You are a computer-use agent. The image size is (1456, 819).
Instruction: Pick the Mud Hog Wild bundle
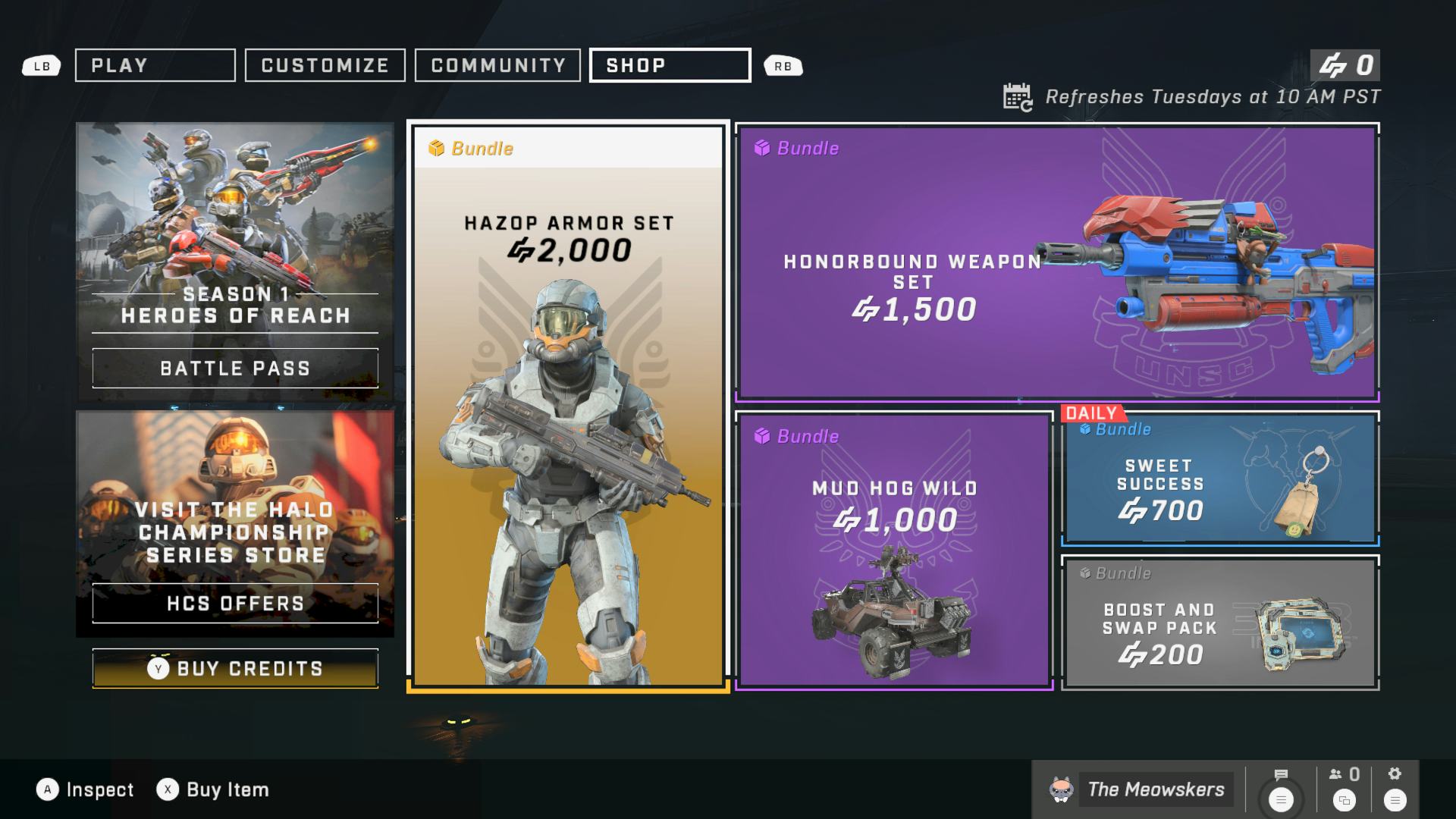895,550
